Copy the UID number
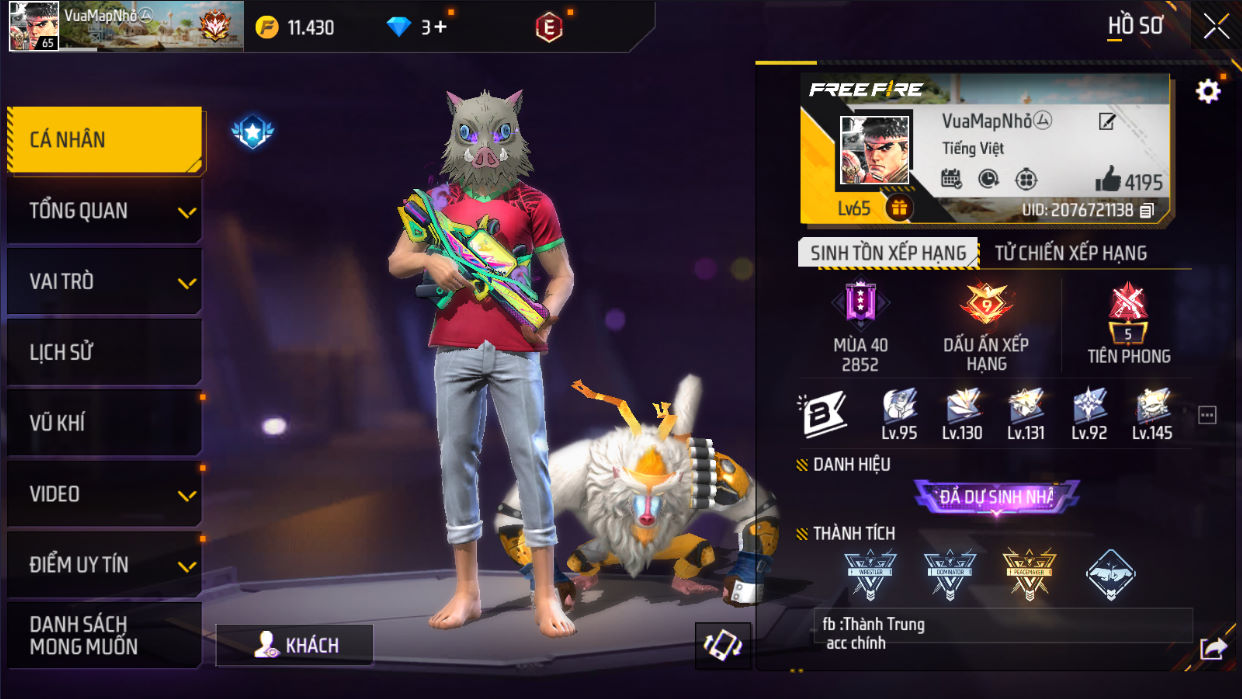 [1147, 210]
